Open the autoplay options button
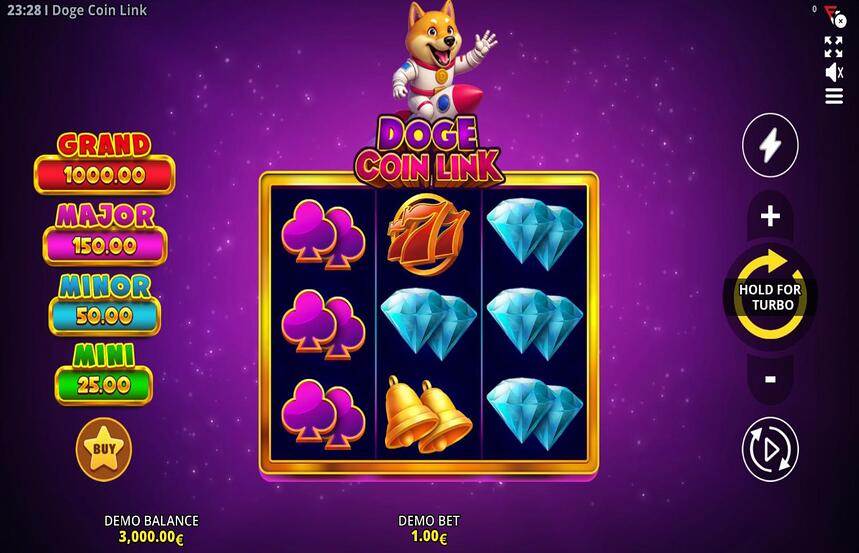Image resolution: width=859 pixels, height=553 pixels. pyautogui.click(x=770, y=449)
